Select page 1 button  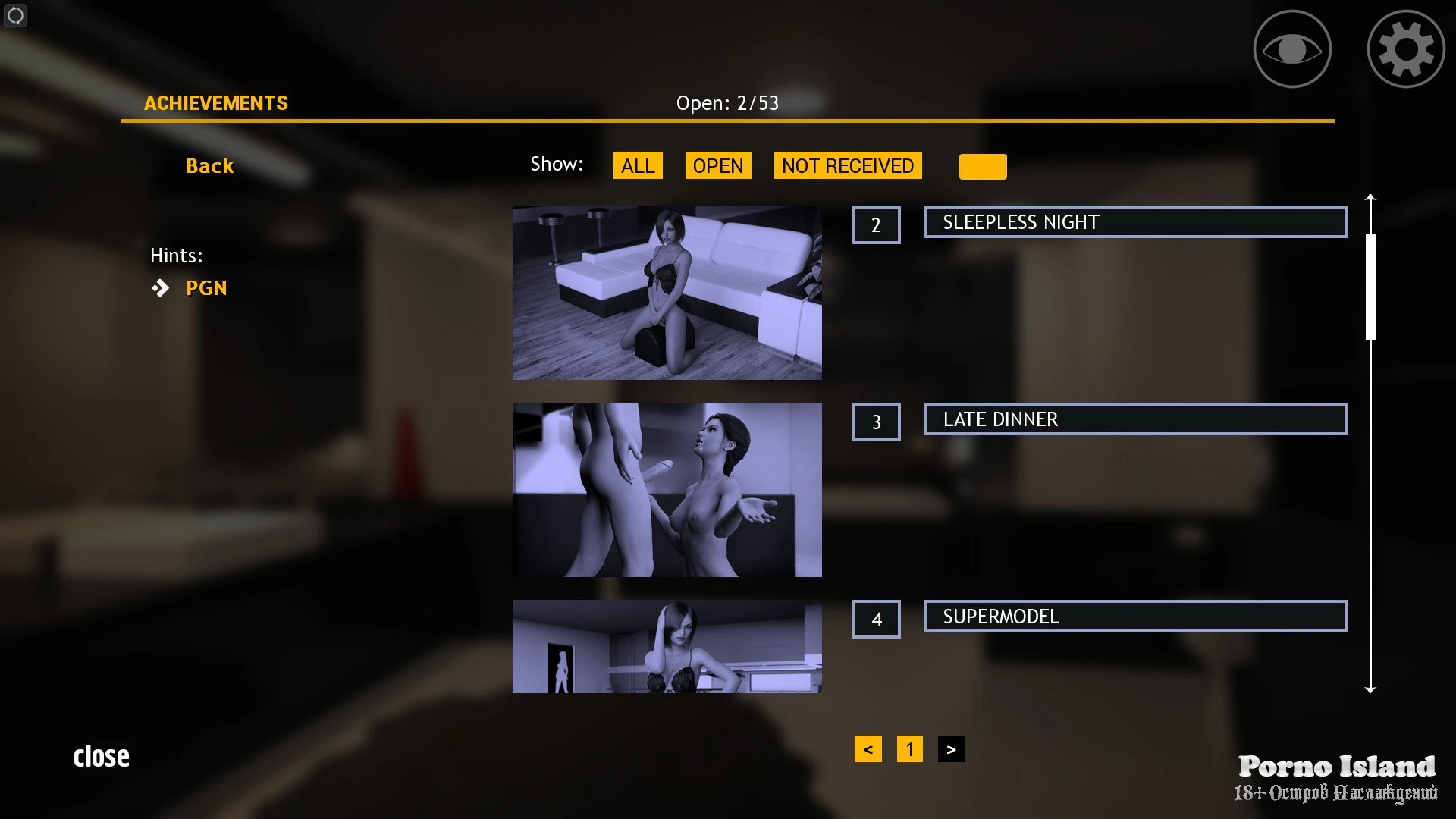coord(909,749)
